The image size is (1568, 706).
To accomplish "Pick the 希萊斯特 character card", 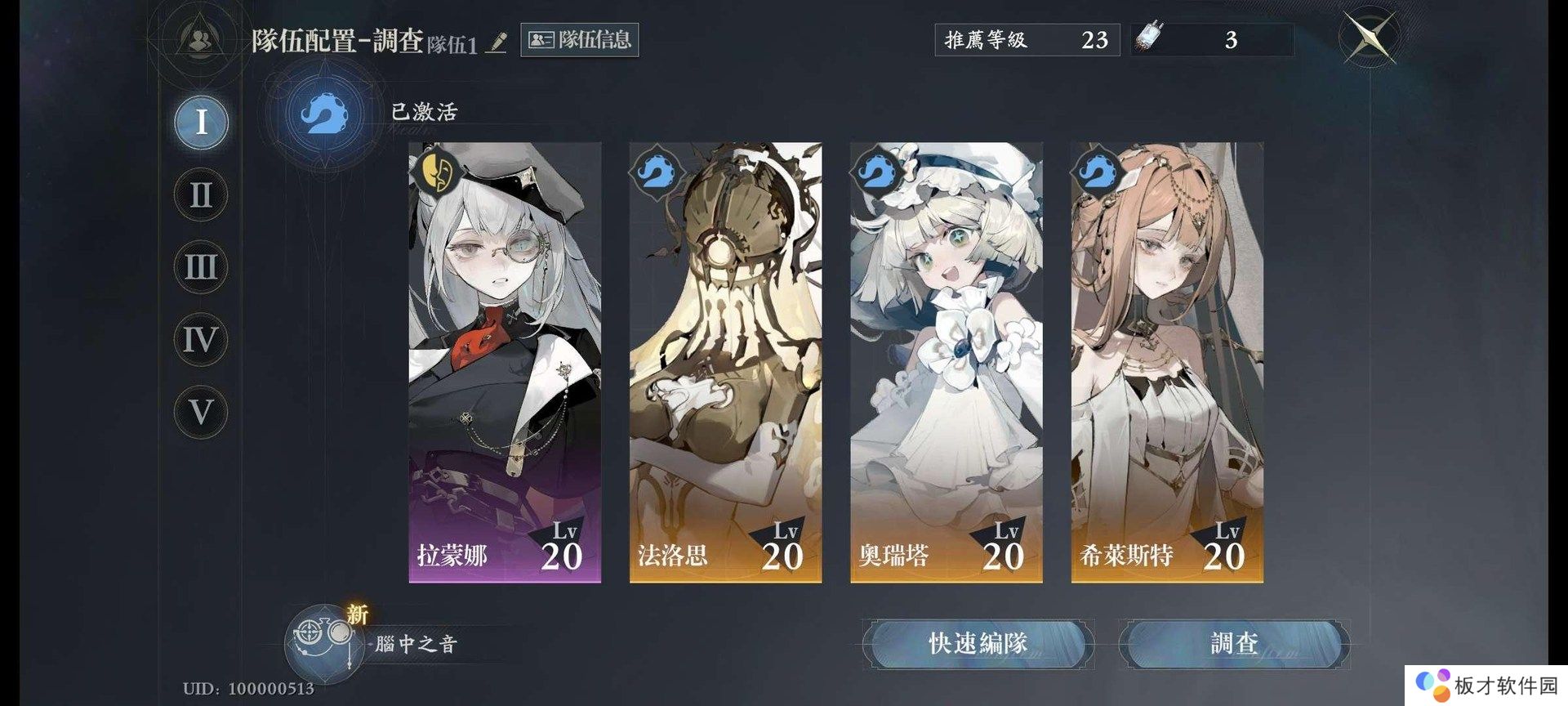I will click(1167, 362).
